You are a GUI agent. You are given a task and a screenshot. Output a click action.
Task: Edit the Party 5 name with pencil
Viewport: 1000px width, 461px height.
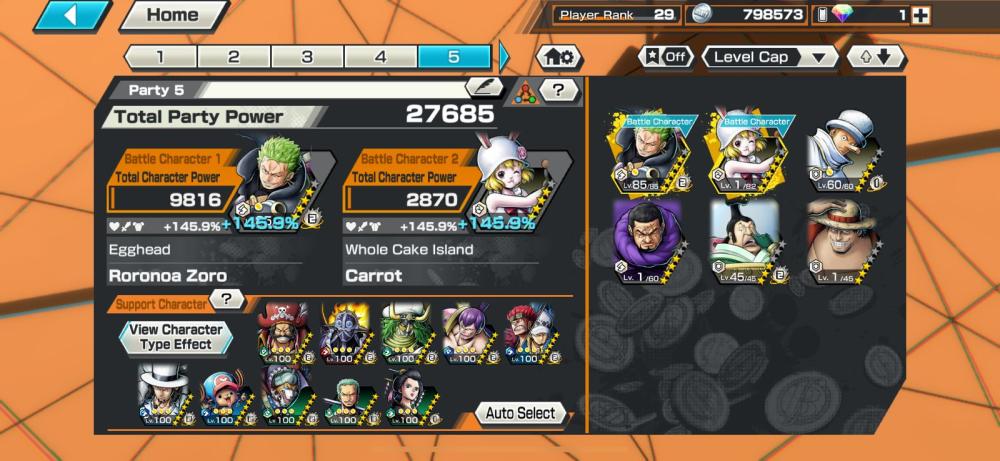tap(484, 88)
